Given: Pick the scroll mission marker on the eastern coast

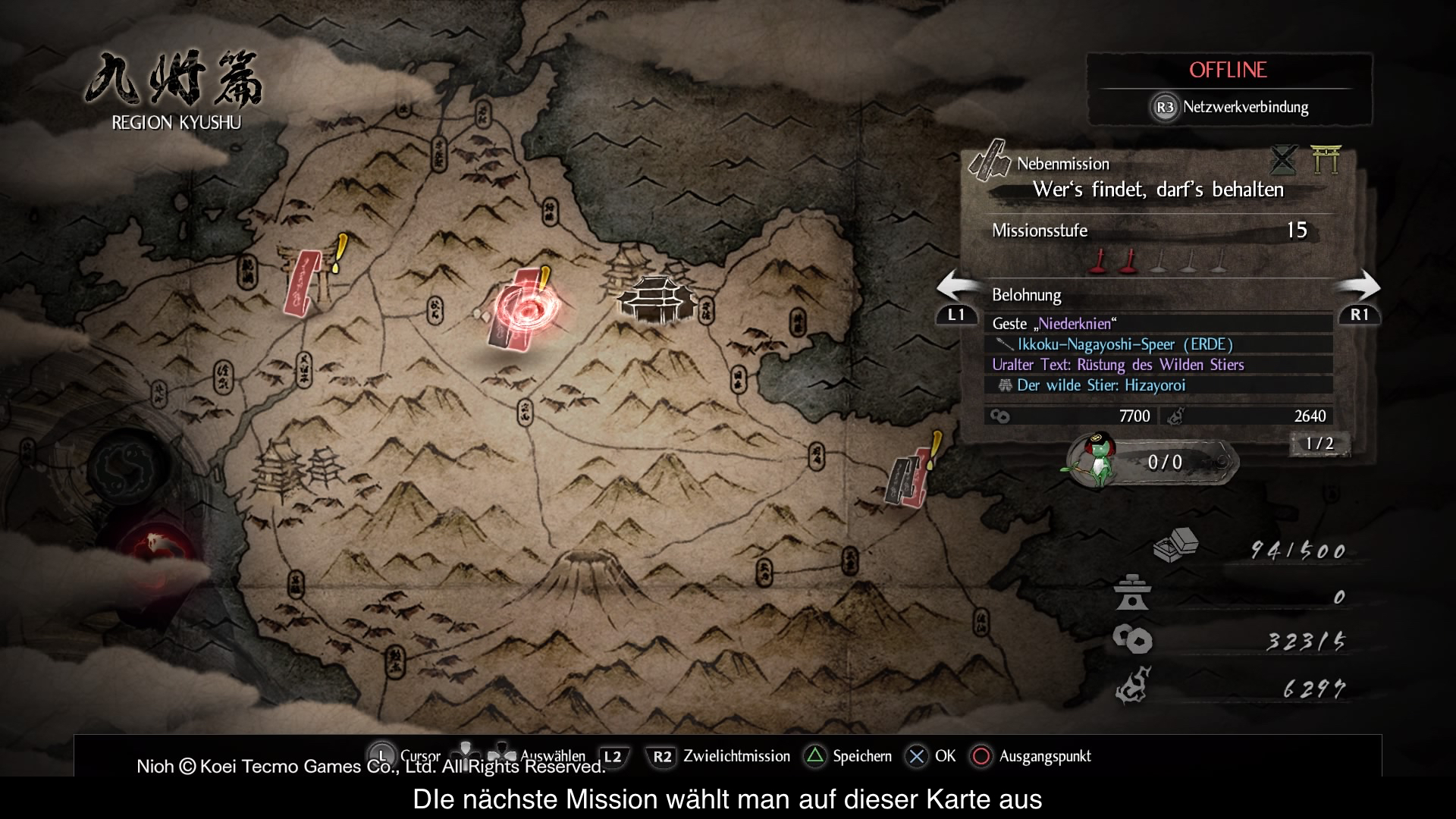Looking at the screenshot, I should [x=908, y=477].
